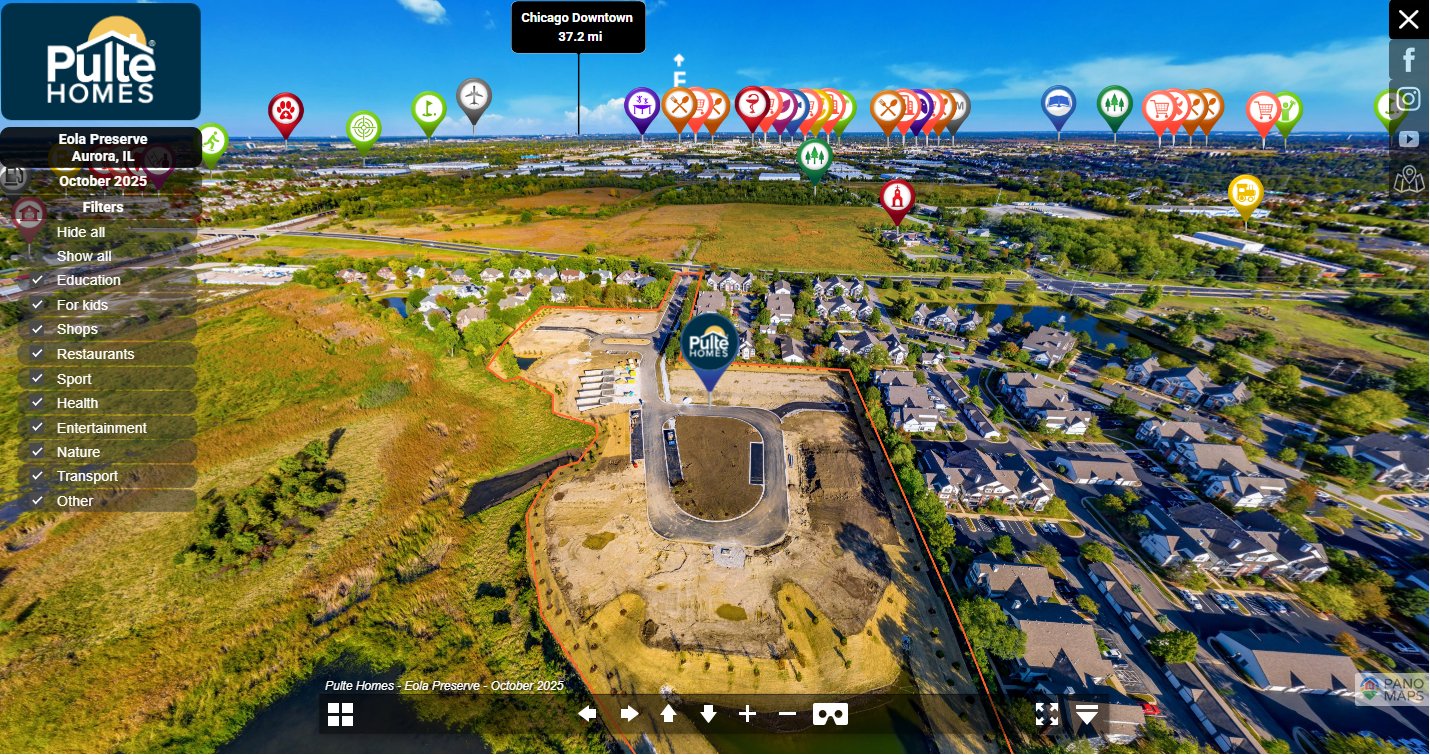This screenshot has height=755, width=1430.
Task: Select the airplane map marker
Action: pyautogui.click(x=474, y=97)
